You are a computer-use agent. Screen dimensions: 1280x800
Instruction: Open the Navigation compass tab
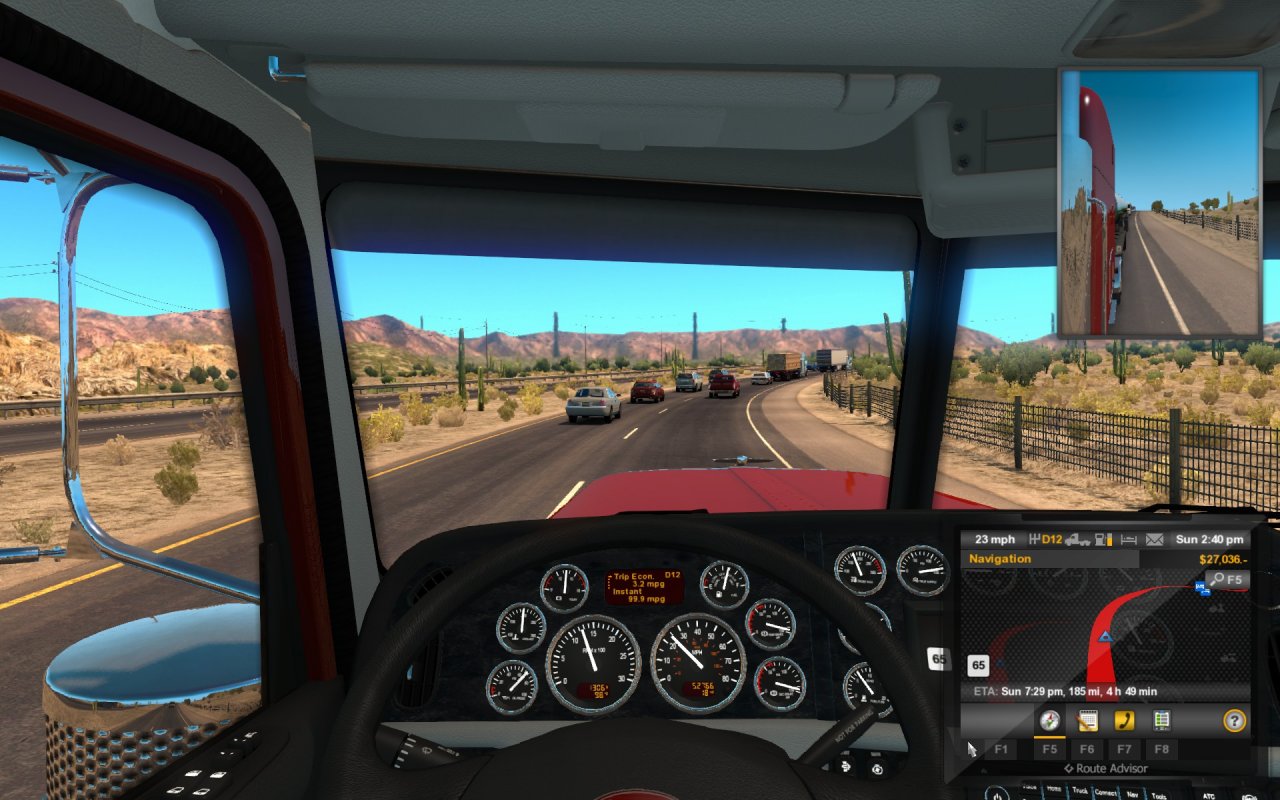[1049, 720]
